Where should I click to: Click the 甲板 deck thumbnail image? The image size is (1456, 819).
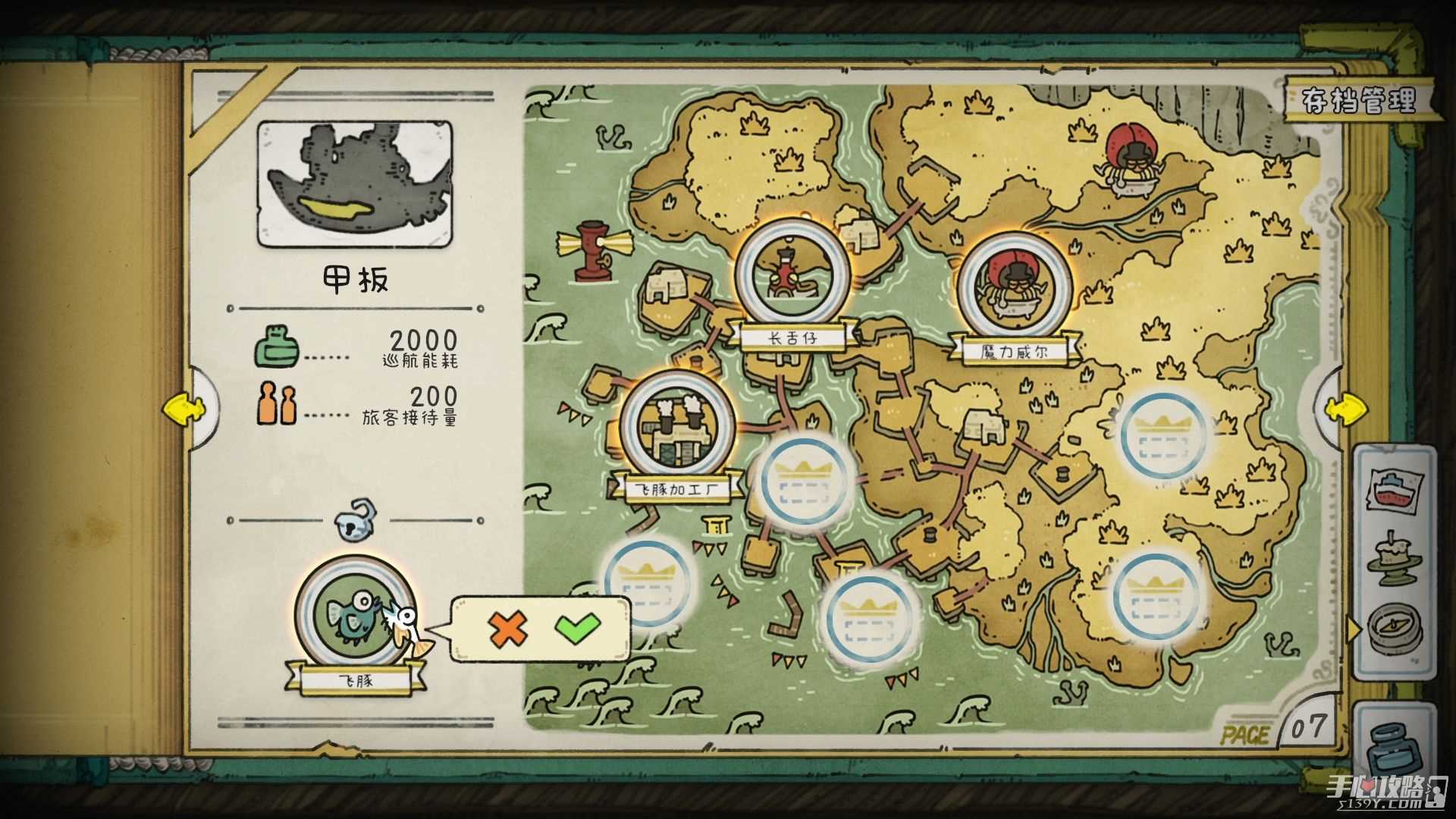(355, 186)
